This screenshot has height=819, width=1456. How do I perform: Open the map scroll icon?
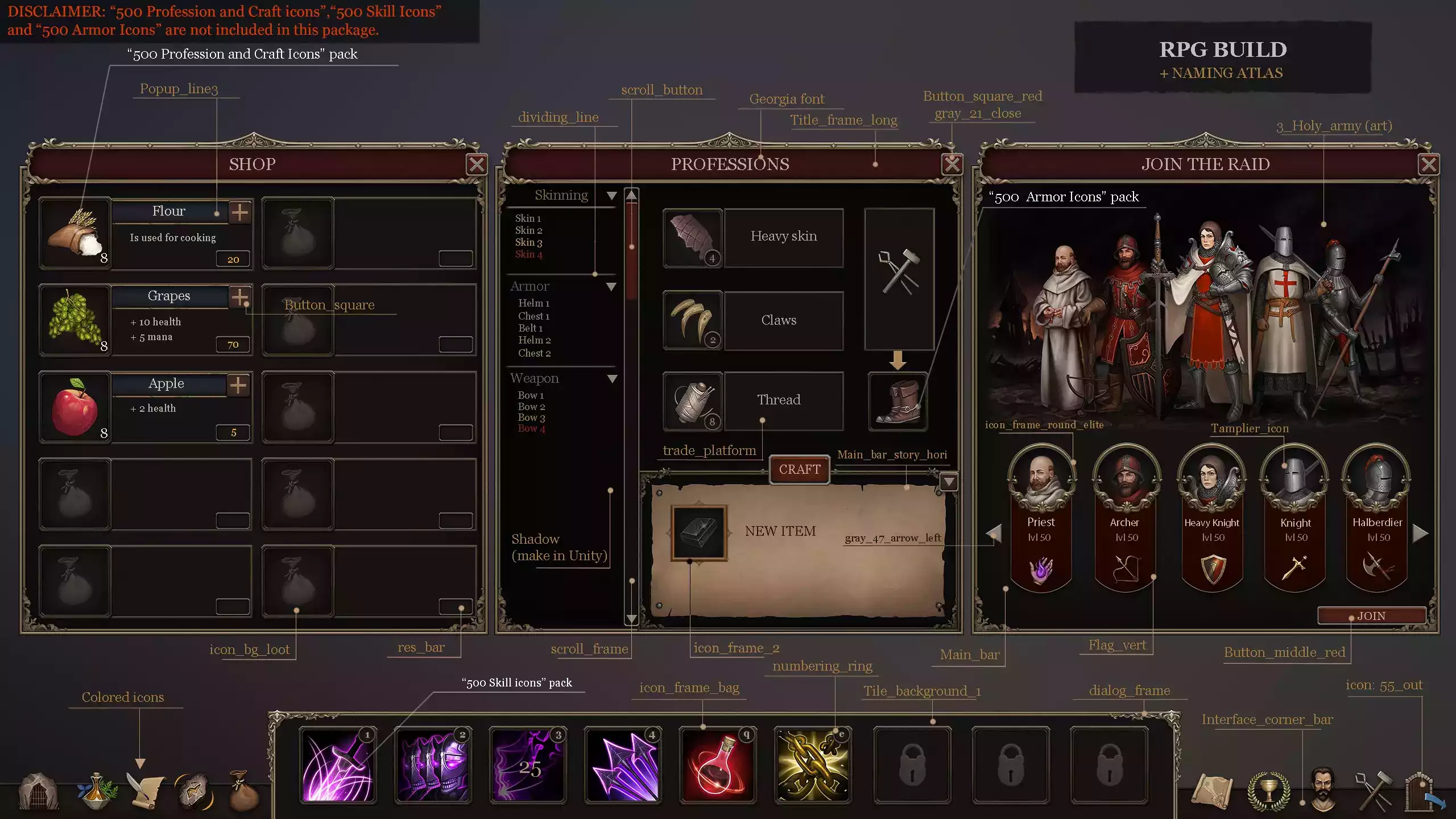tap(1212, 791)
